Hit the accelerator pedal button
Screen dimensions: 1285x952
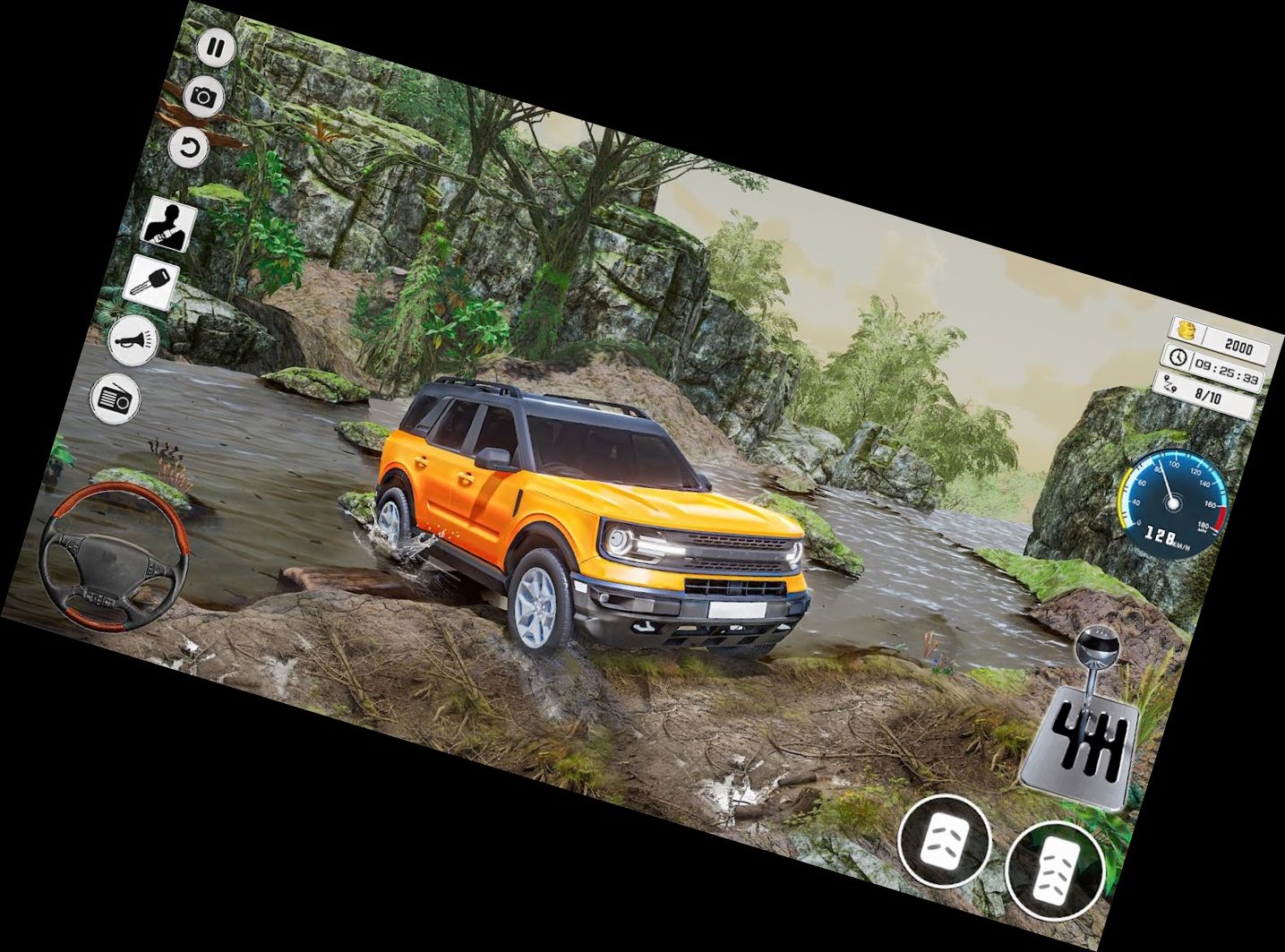[x=1054, y=868]
